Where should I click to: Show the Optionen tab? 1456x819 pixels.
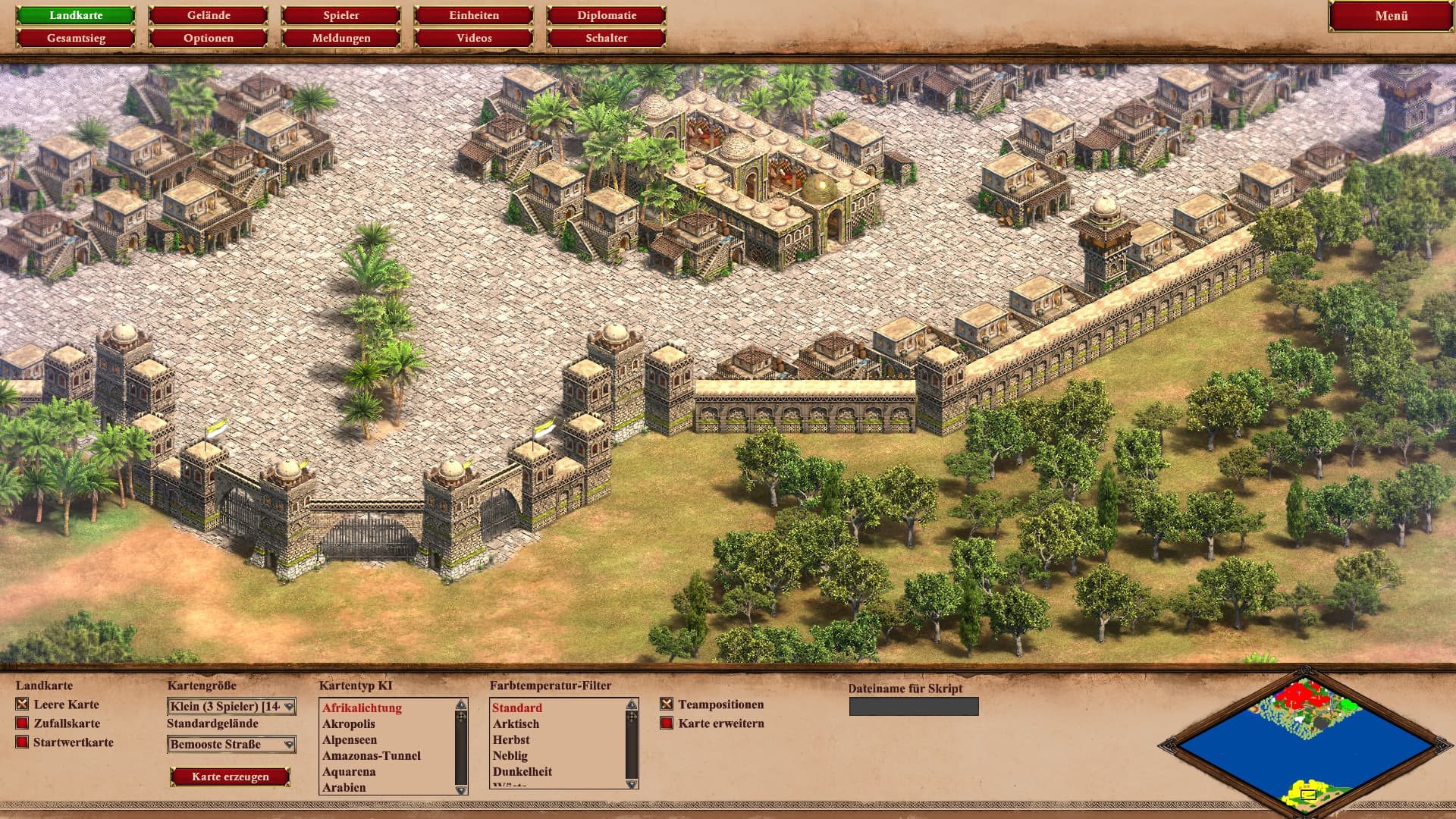tap(209, 38)
